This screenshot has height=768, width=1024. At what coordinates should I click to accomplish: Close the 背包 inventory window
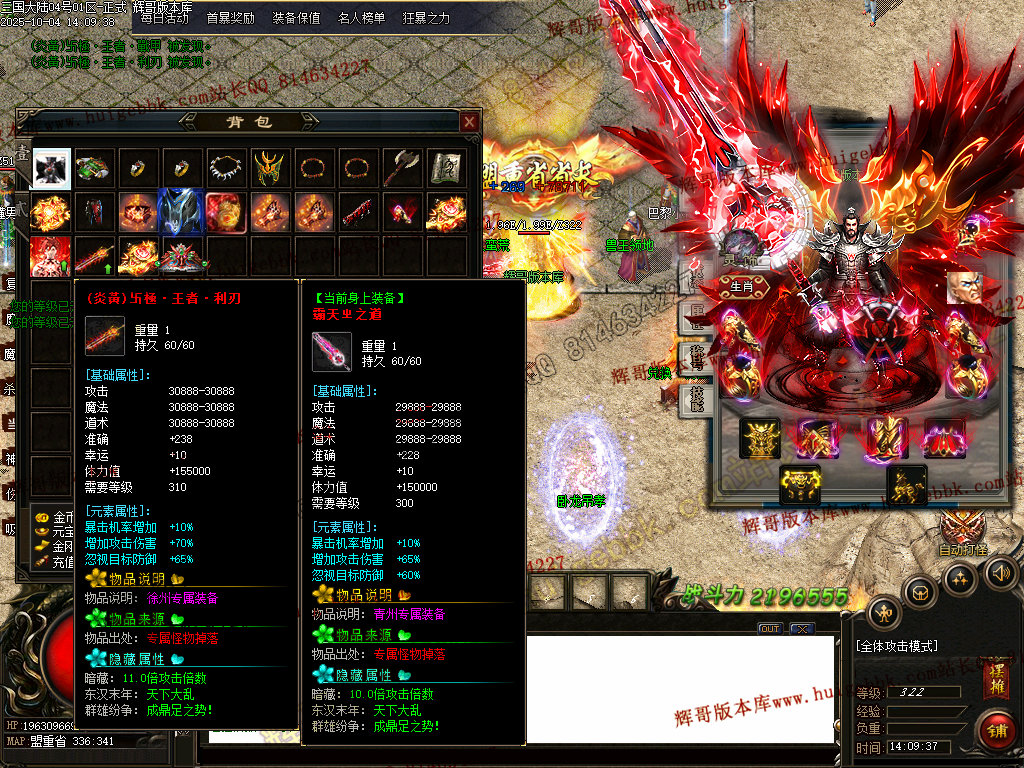click(469, 122)
